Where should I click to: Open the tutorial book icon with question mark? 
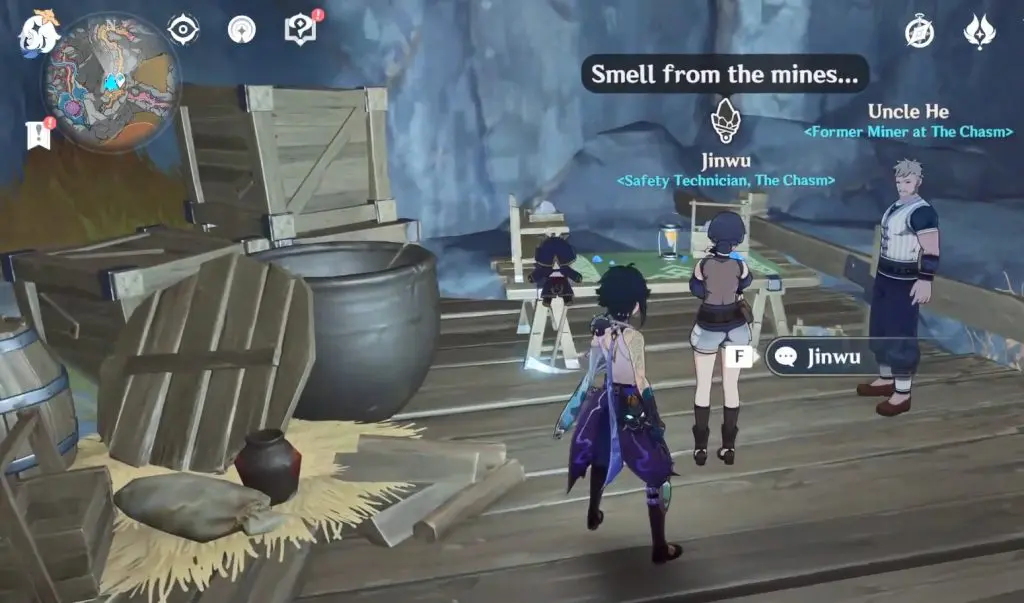(300, 30)
